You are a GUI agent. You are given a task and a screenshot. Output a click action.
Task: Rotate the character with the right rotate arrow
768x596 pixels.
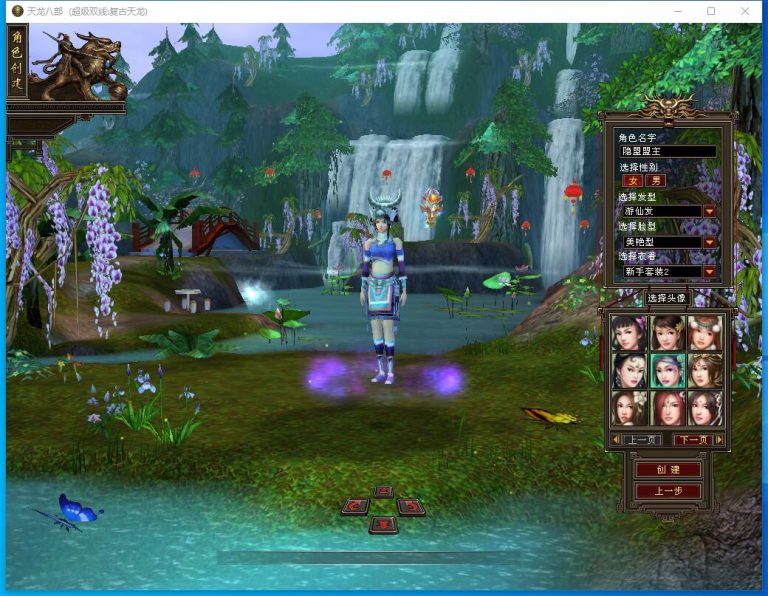pyautogui.click(x=410, y=506)
